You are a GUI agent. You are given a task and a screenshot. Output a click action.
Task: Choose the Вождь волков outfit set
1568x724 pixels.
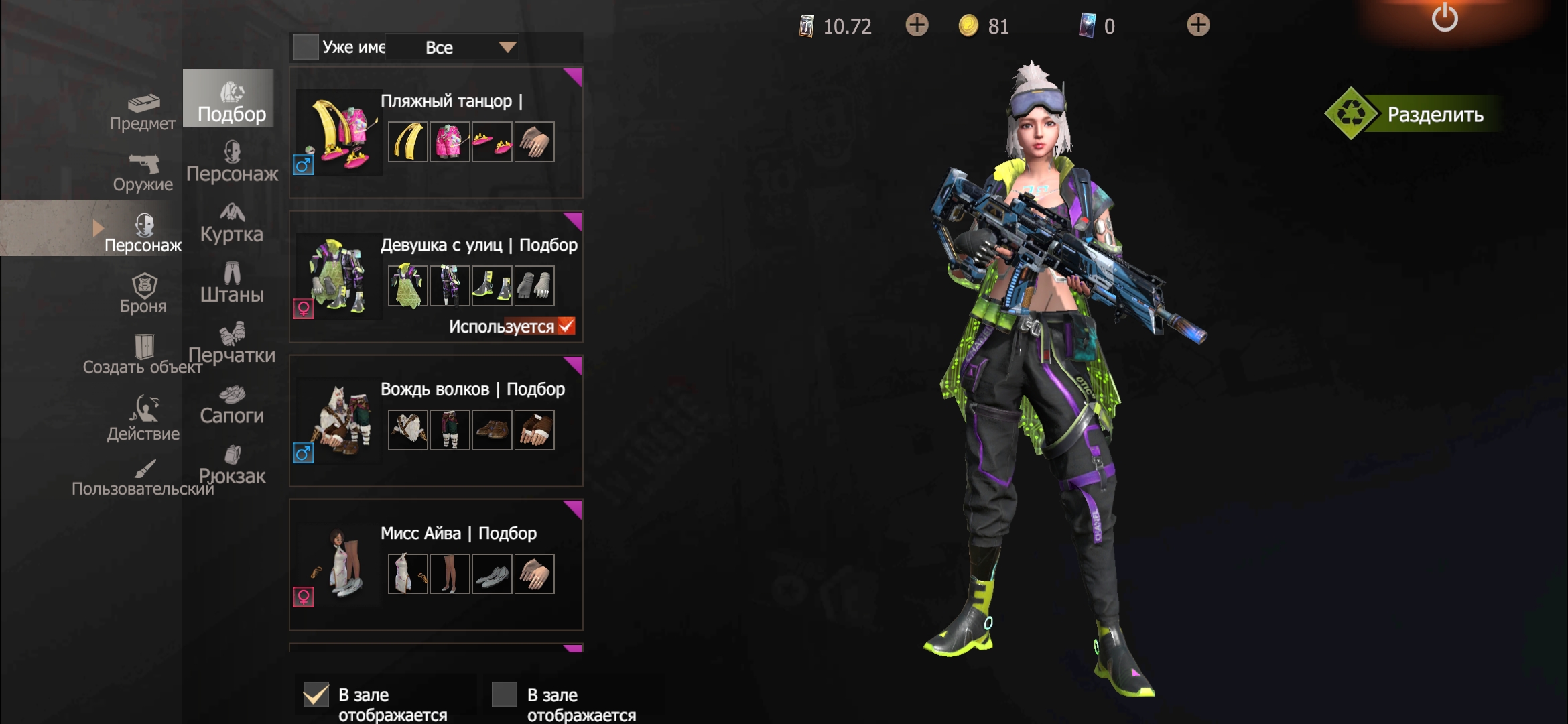[436, 420]
